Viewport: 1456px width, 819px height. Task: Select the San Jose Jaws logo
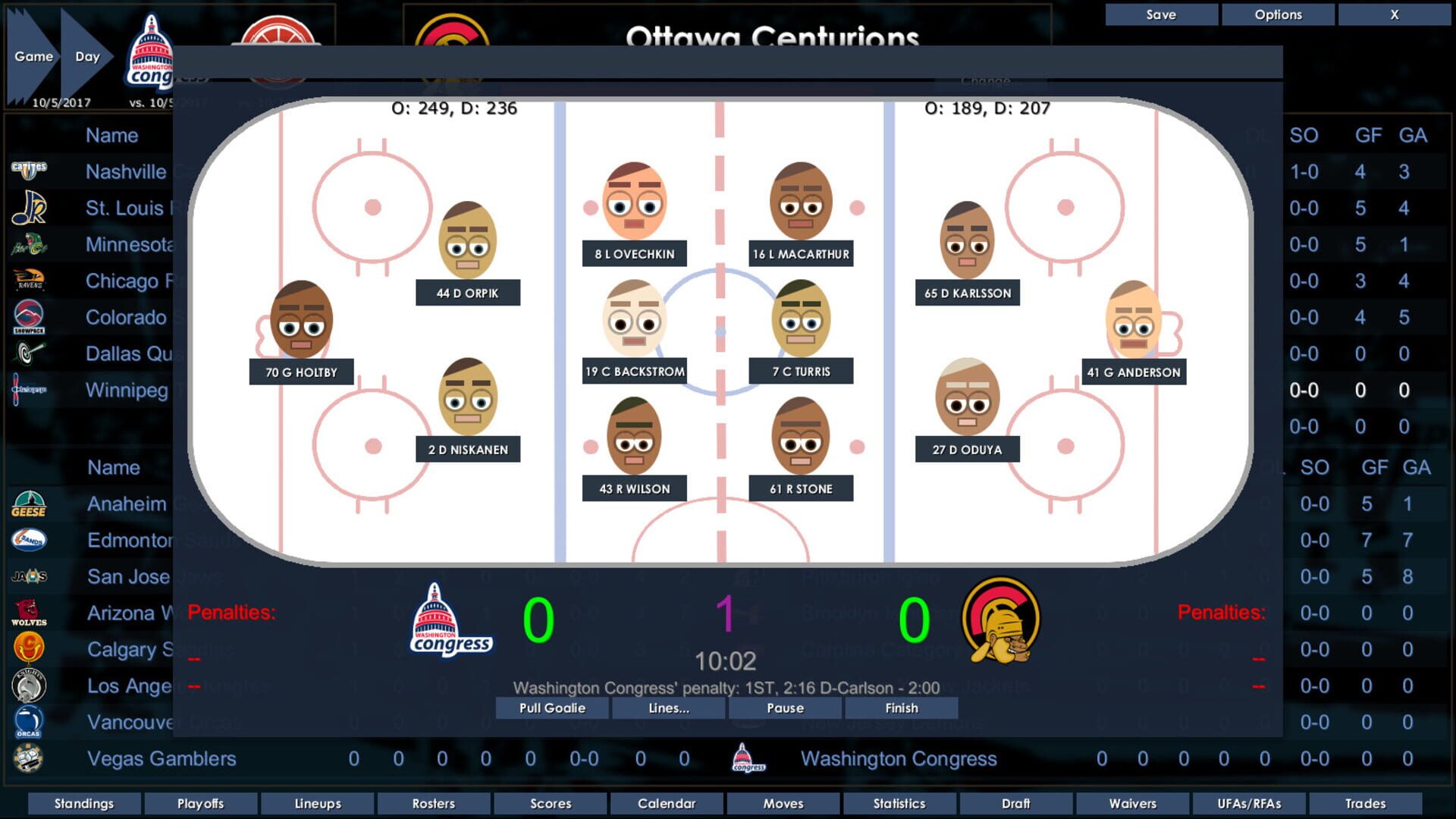(x=30, y=575)
